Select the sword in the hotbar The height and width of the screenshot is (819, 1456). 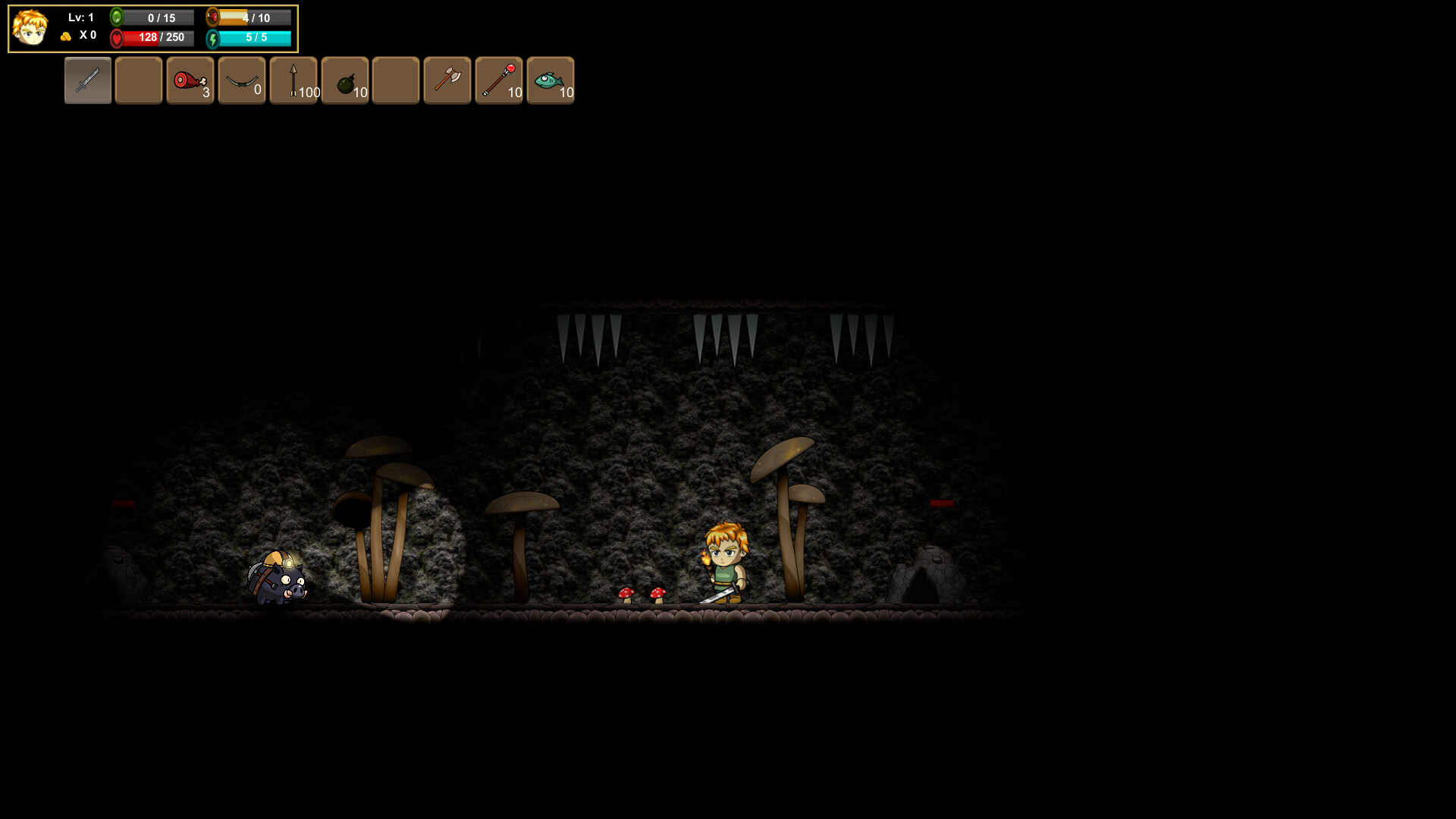(87, 80)
